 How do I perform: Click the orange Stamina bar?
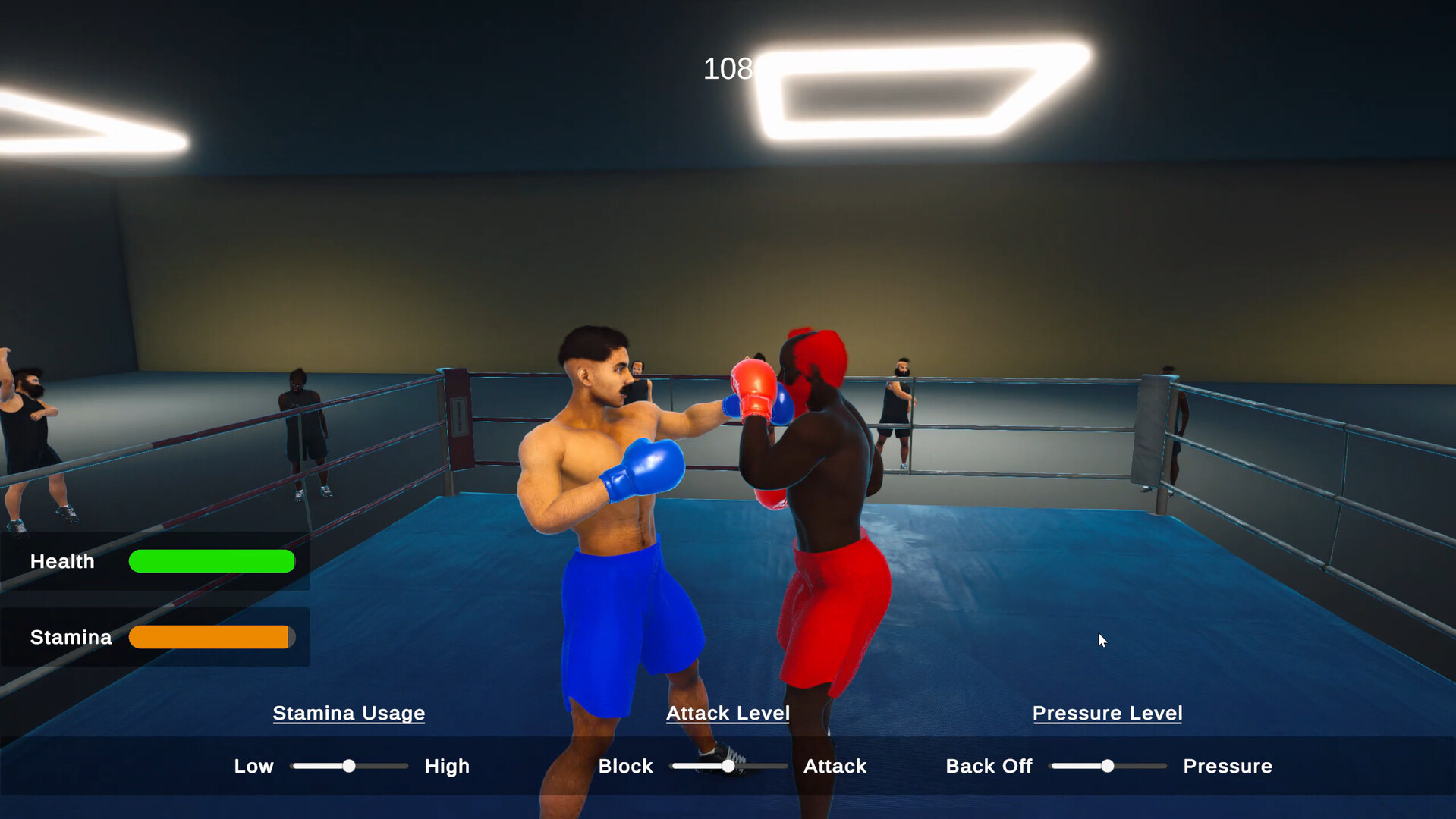[211, 637]
